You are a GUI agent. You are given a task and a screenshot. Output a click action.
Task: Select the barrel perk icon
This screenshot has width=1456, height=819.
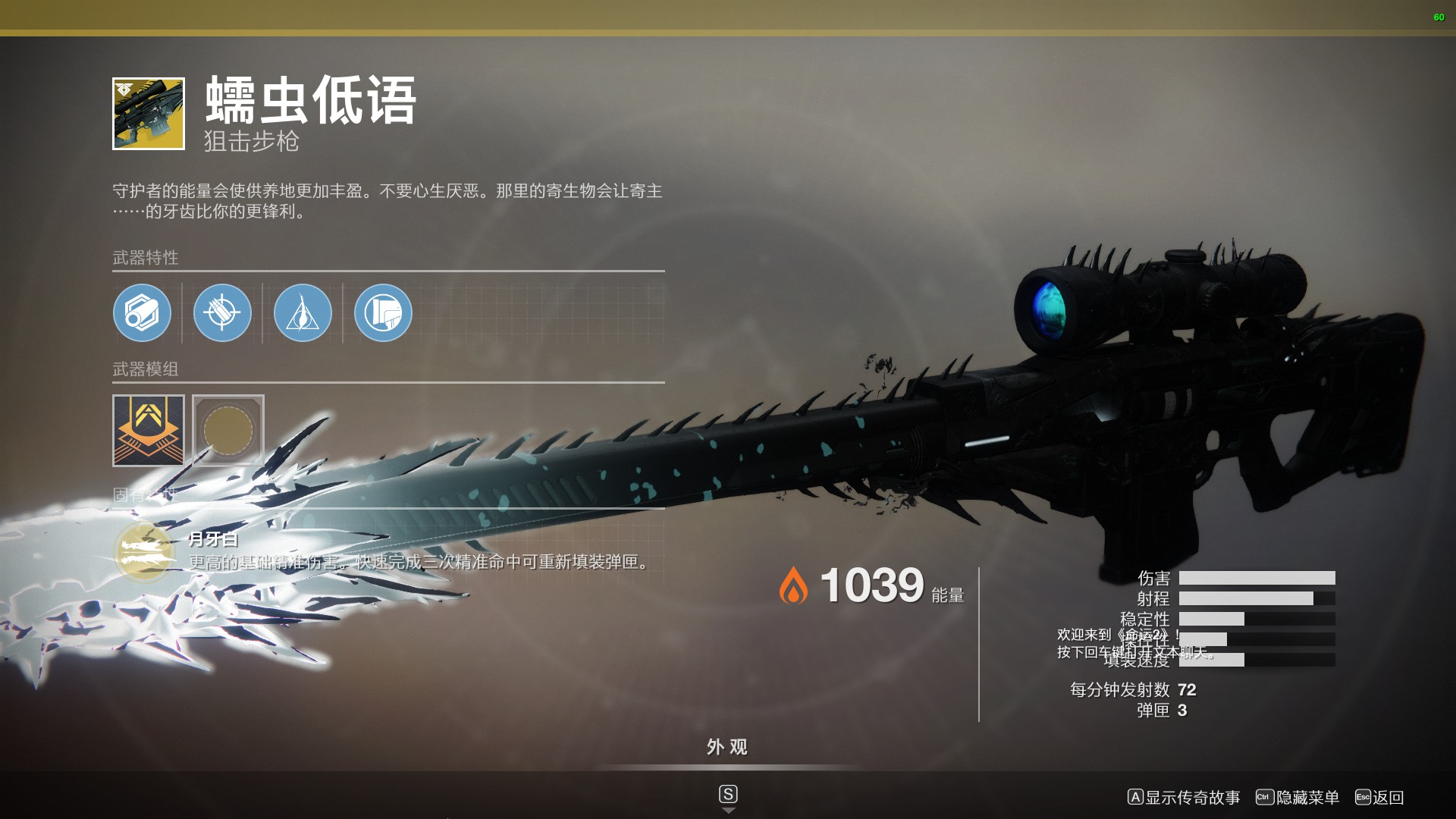coord(142,312)
